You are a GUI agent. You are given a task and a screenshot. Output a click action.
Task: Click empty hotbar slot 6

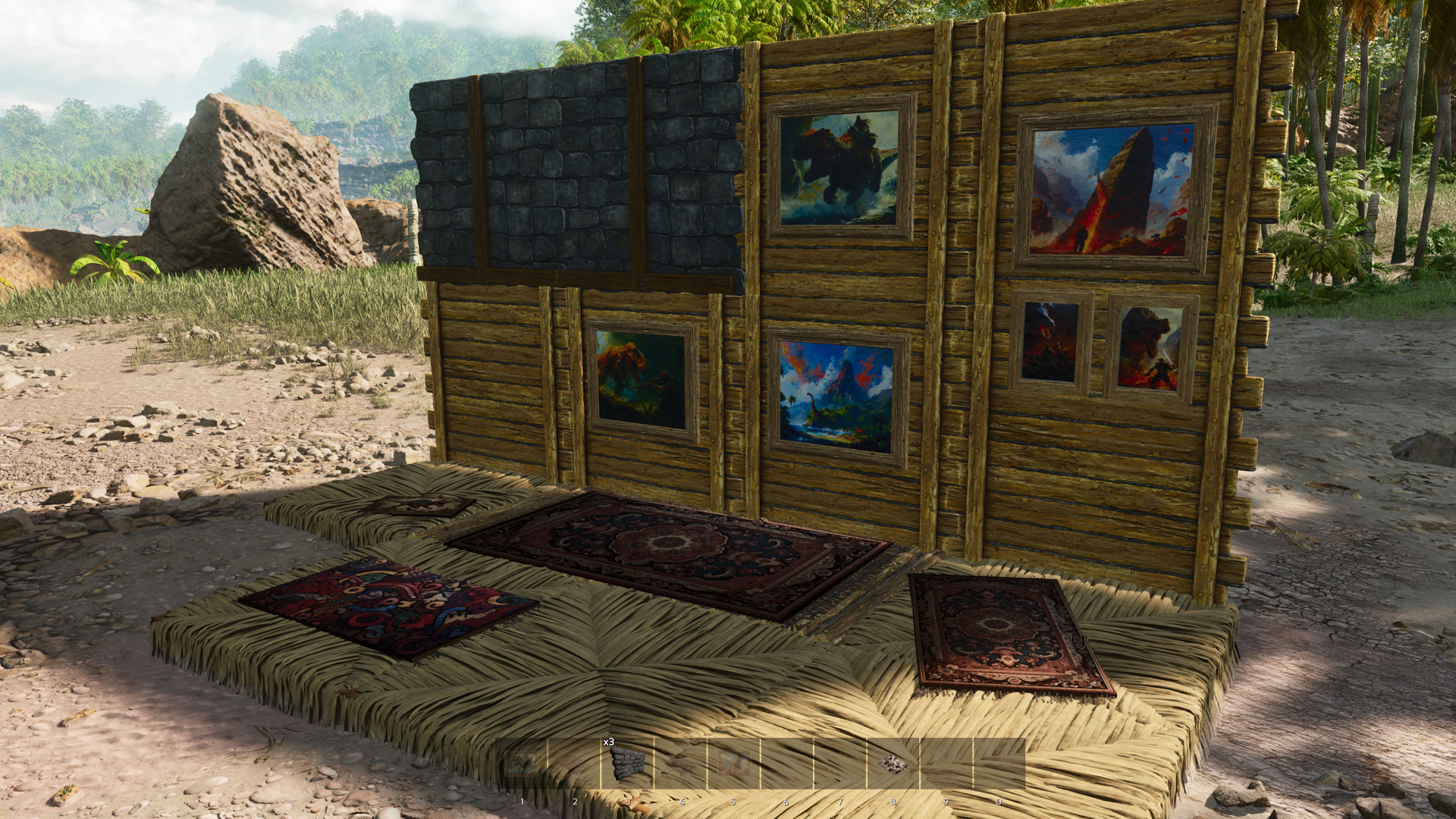click(786, 764)
